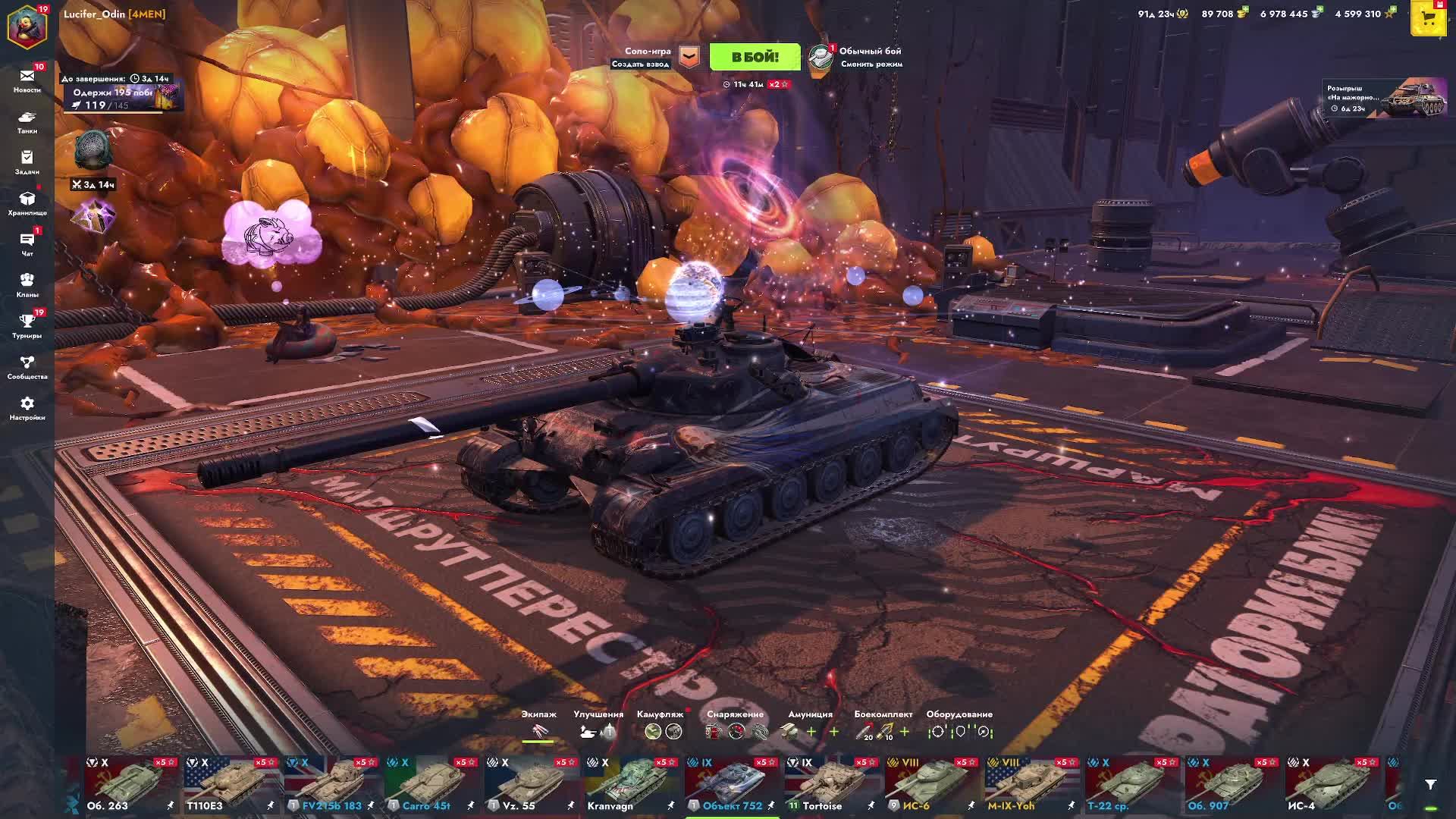Change battle mode via Сменить режим
Image resolution: width=1456 pixels, height=819 pixels.
pos(871,64)
